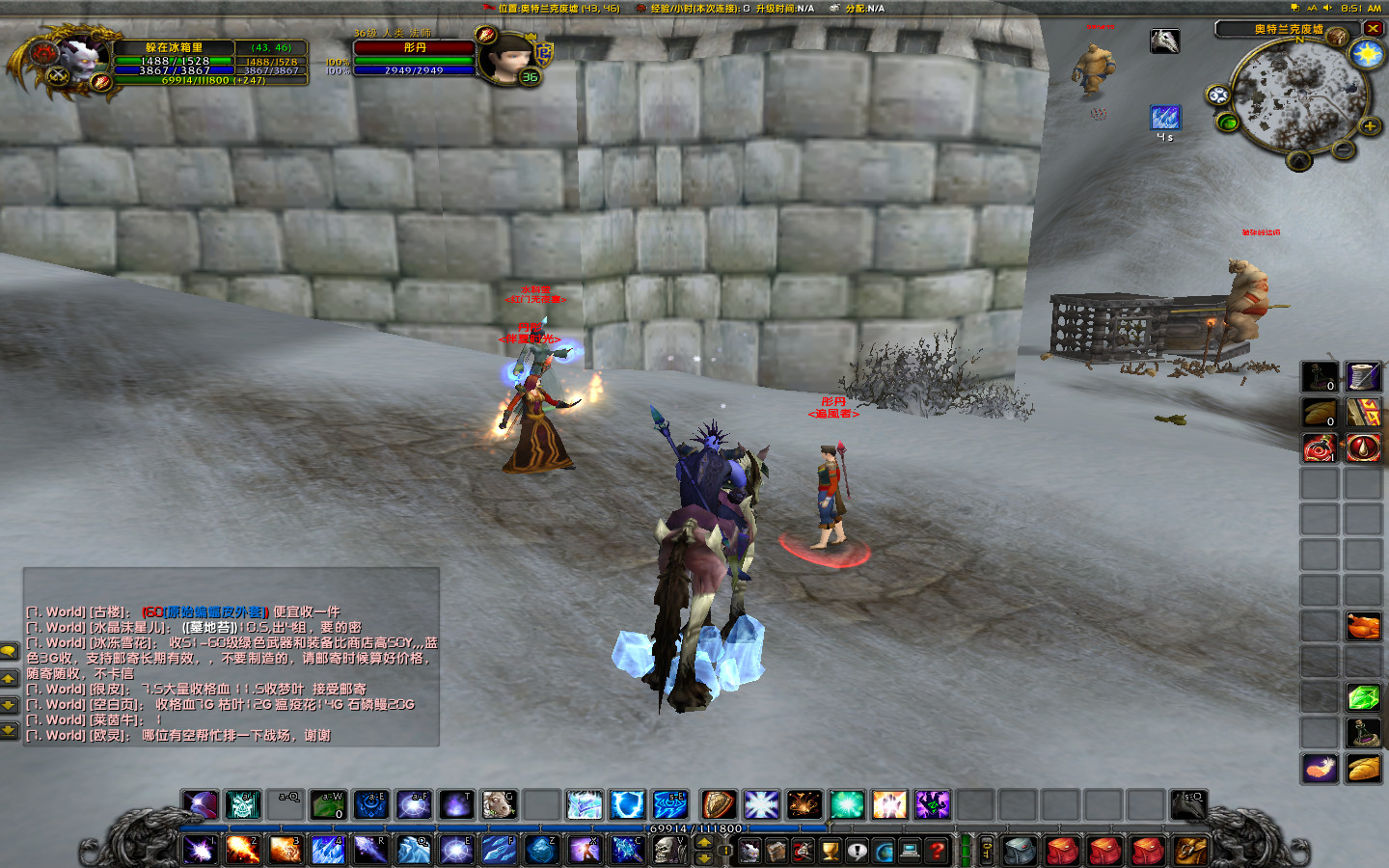
Task: Open the main menu computer icon
Action: click(909, 851)
